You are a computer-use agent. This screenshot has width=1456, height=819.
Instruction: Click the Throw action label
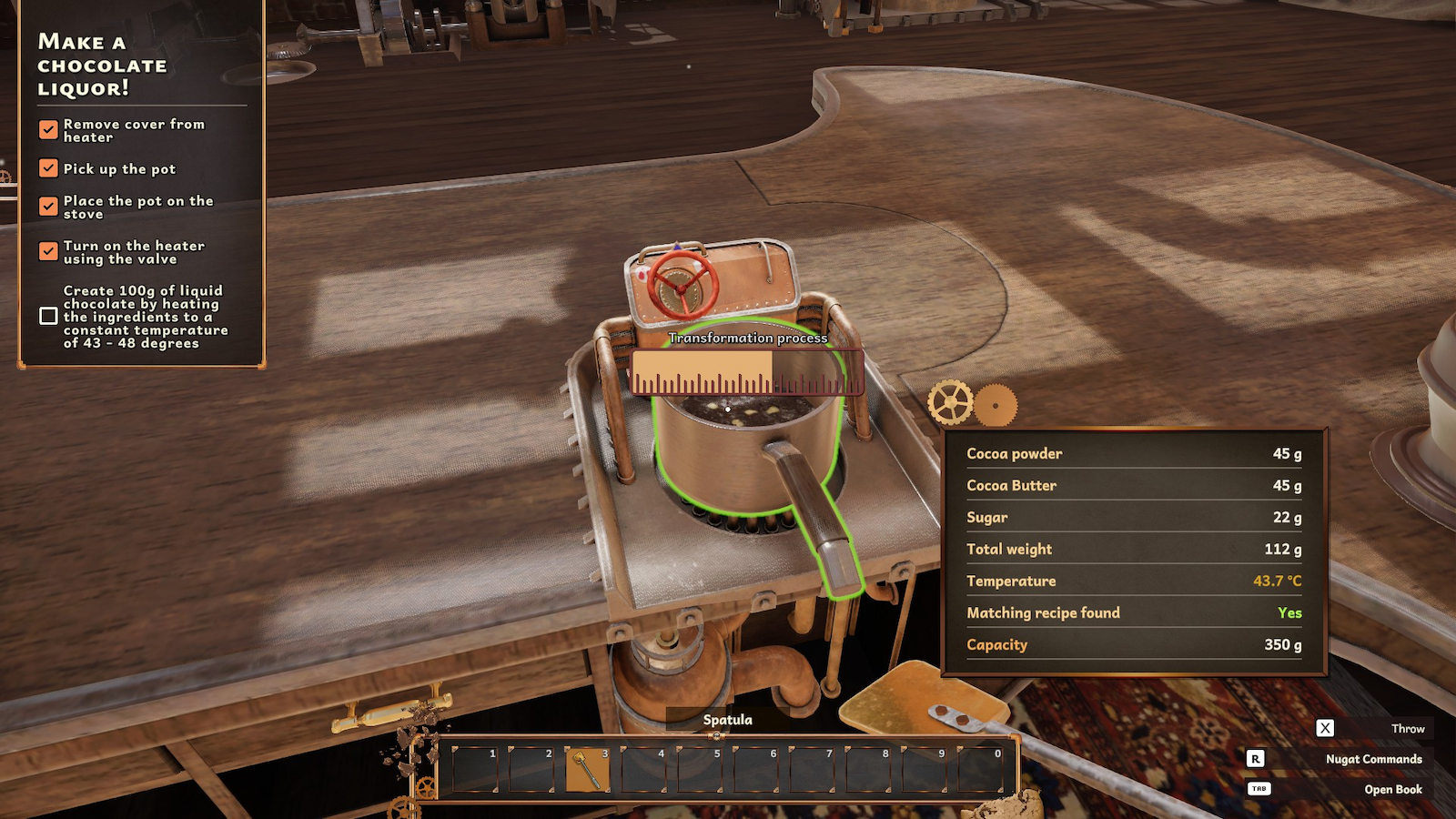click(1408, 728)
